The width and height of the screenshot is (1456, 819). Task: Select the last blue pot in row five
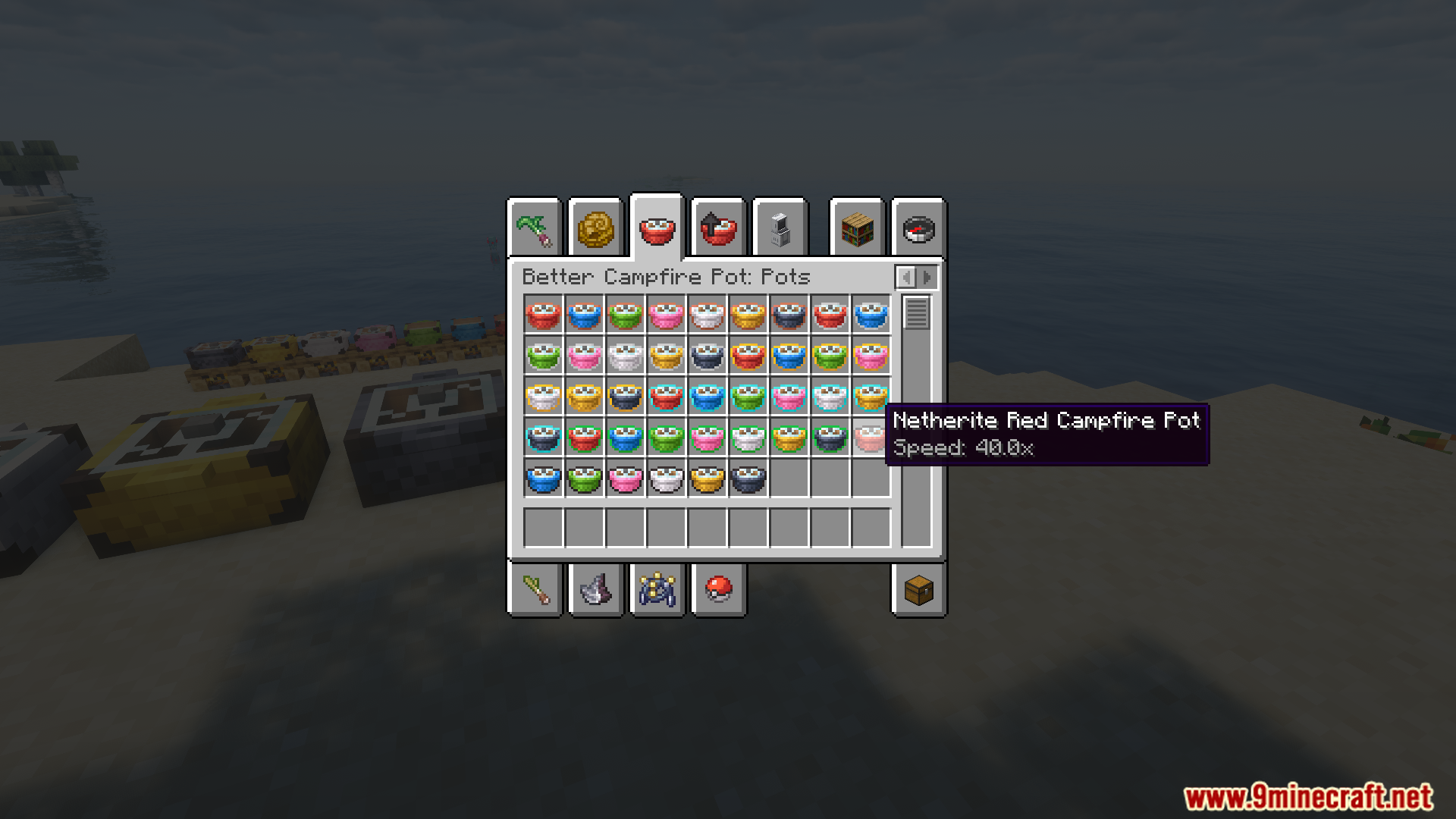click(x=544, y=479)
